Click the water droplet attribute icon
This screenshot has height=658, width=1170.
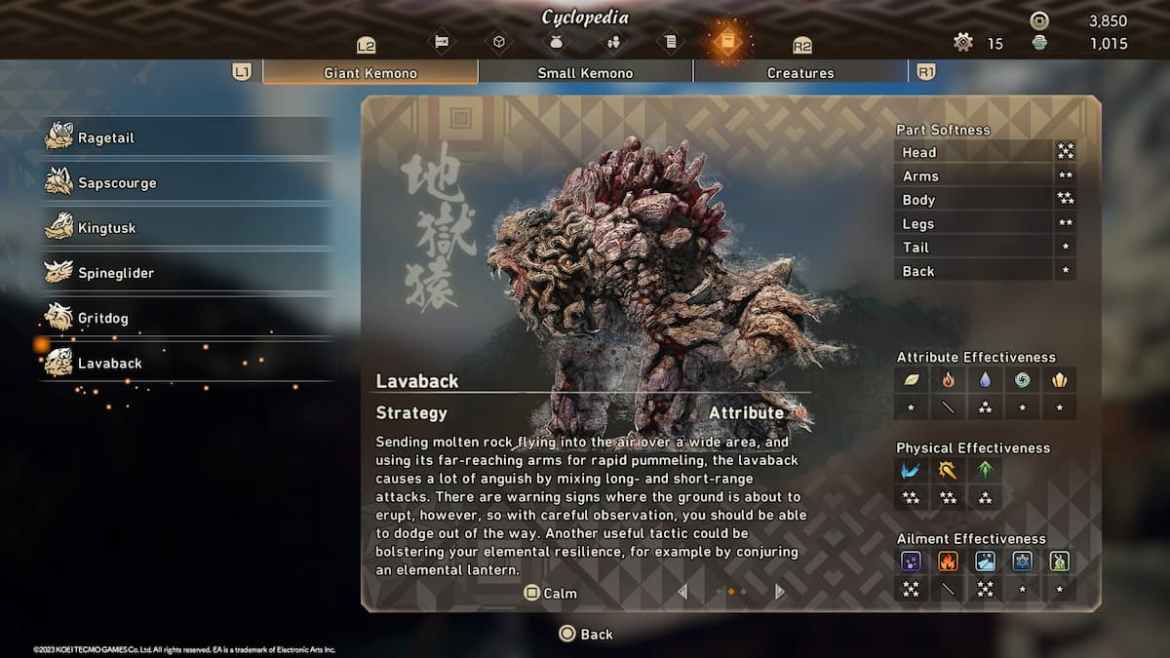coord(985,380)
